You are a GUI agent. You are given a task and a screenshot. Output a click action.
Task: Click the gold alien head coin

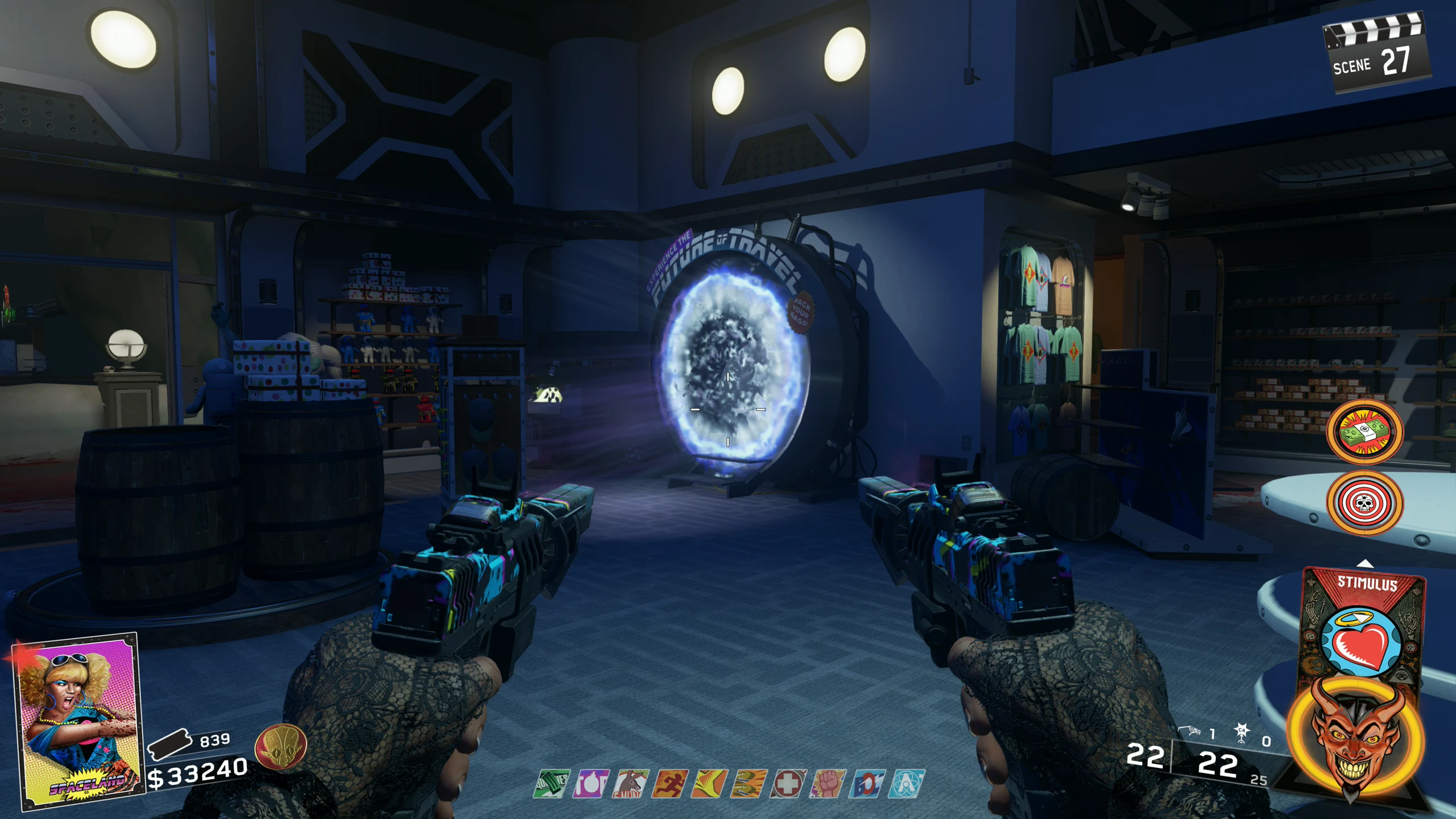[x=280, y=747]
